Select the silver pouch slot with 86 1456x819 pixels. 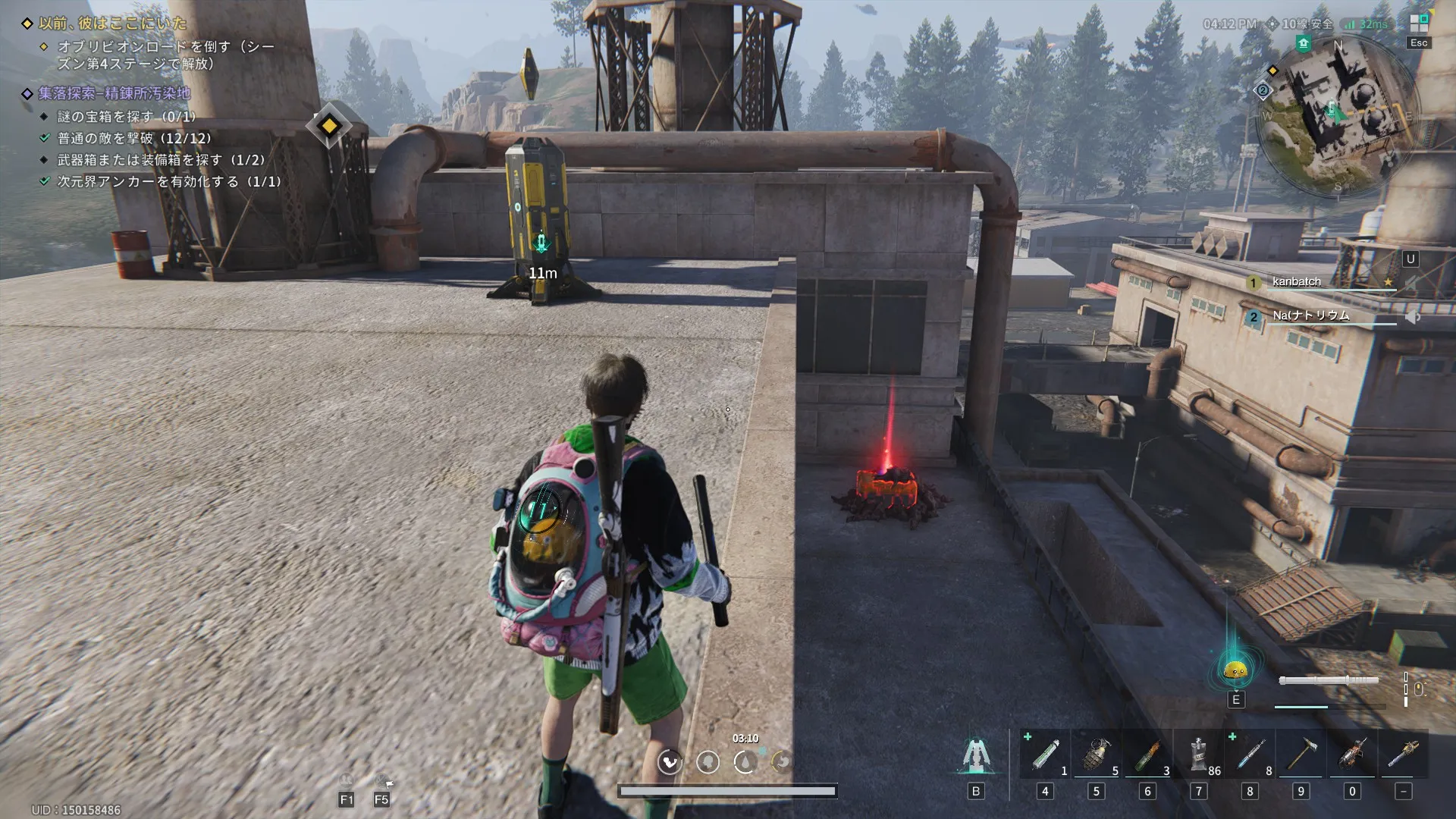pyautogui.click(x=1199, y=755)
